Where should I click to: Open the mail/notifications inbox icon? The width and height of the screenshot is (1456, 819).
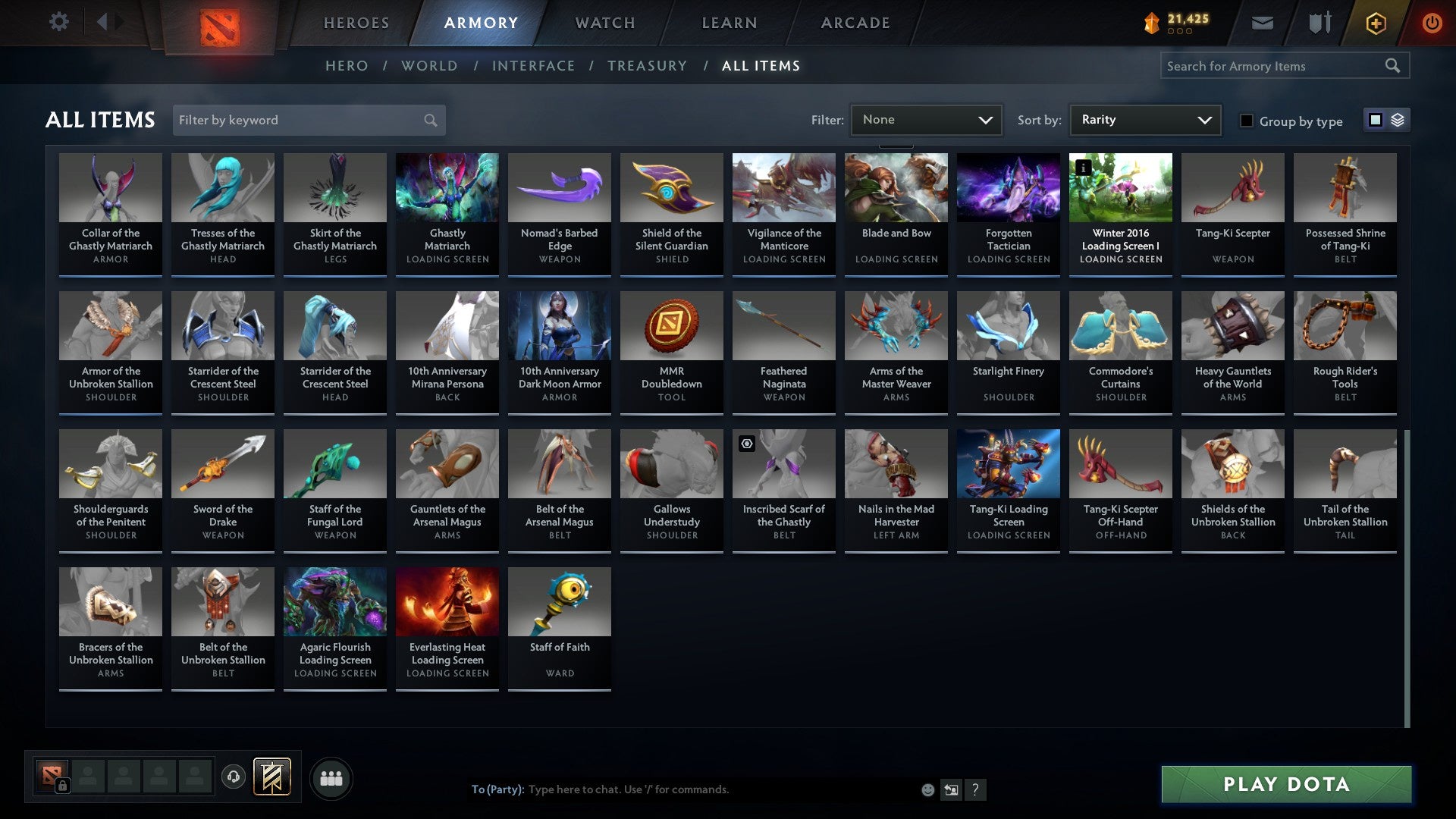coord(1262,23)
